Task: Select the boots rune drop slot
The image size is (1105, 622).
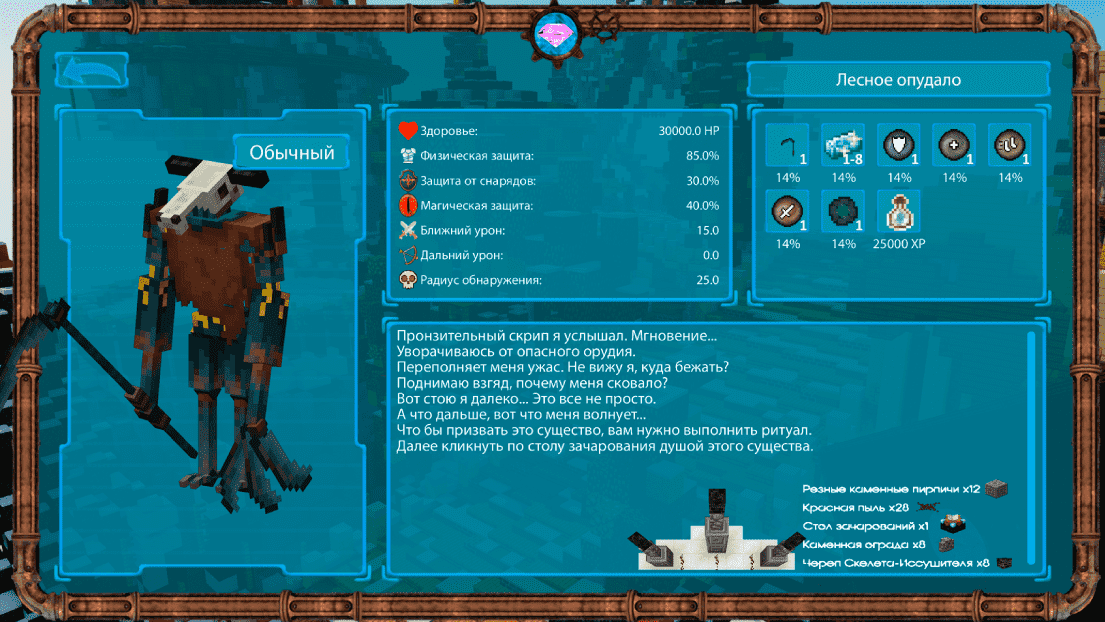Action: pos(1010,146)
